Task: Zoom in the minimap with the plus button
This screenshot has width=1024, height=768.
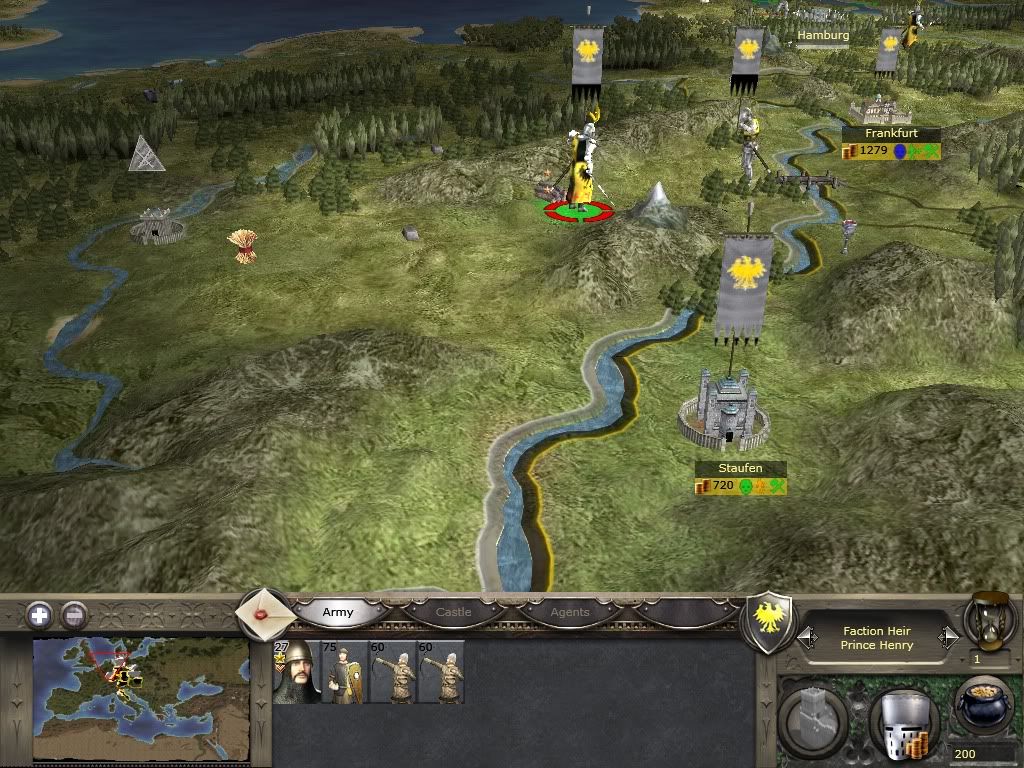Action: (39, 615)
